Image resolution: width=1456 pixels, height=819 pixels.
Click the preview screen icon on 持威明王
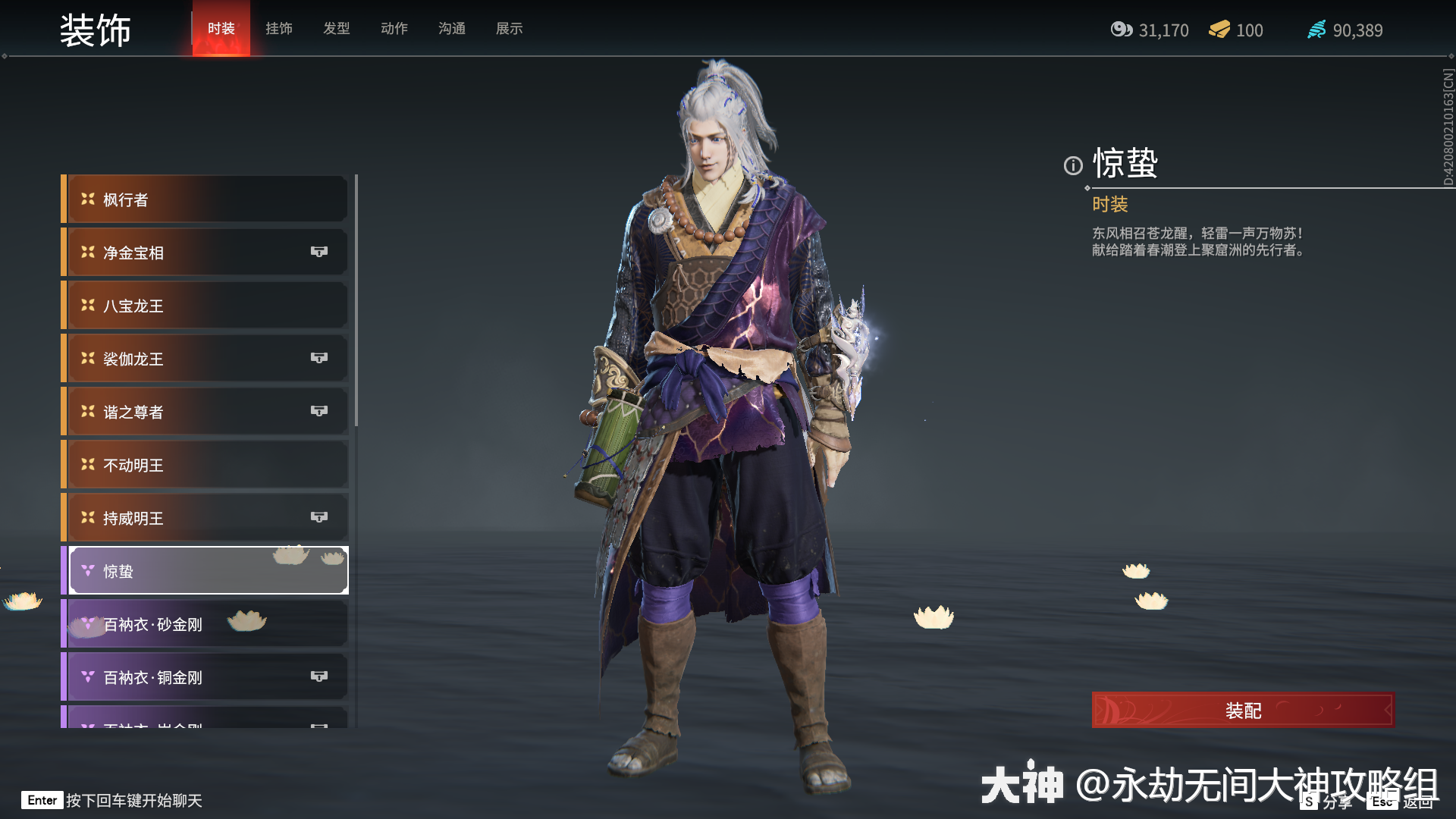tap(319, 517)
